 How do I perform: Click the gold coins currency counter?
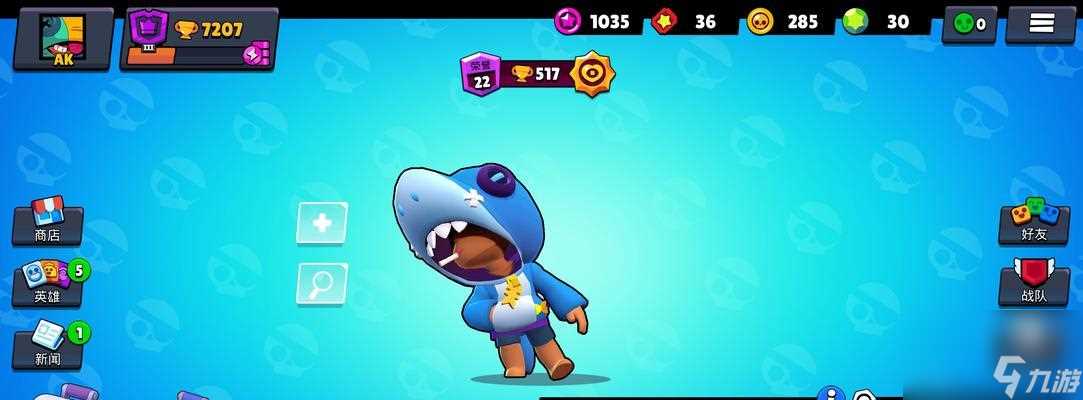pyautogui.click(x=783, y=21)
